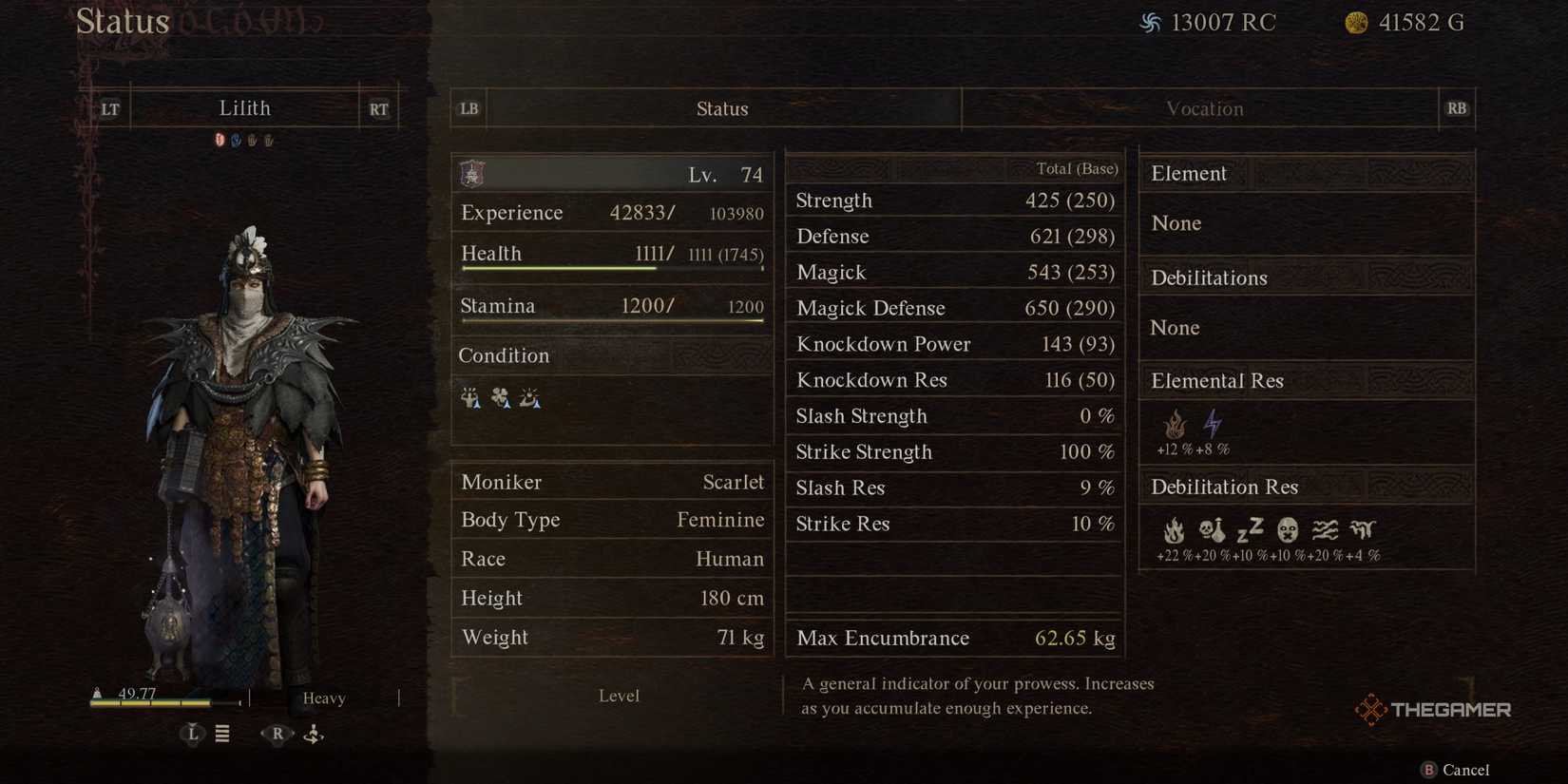
Task: Select the RC currency swirl icon
Action: tap(1151, 21)
